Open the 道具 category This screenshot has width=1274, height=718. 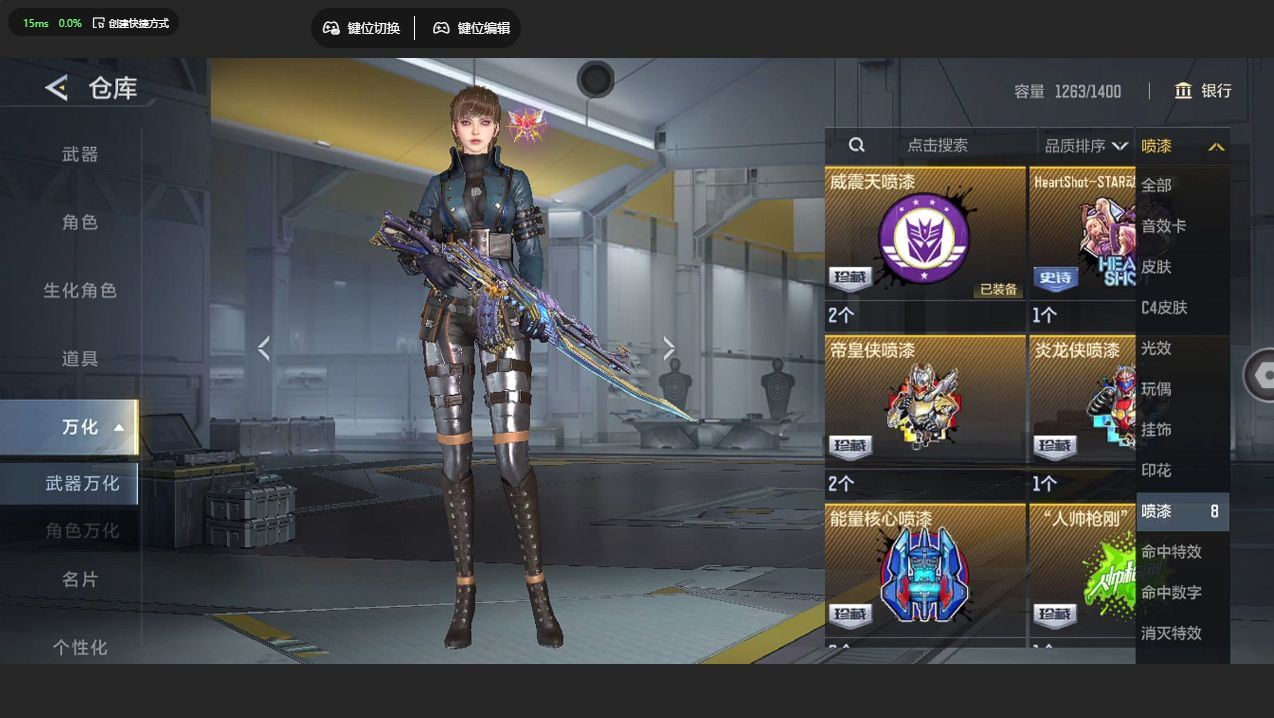pyautogui.click(x=80, y=358)
